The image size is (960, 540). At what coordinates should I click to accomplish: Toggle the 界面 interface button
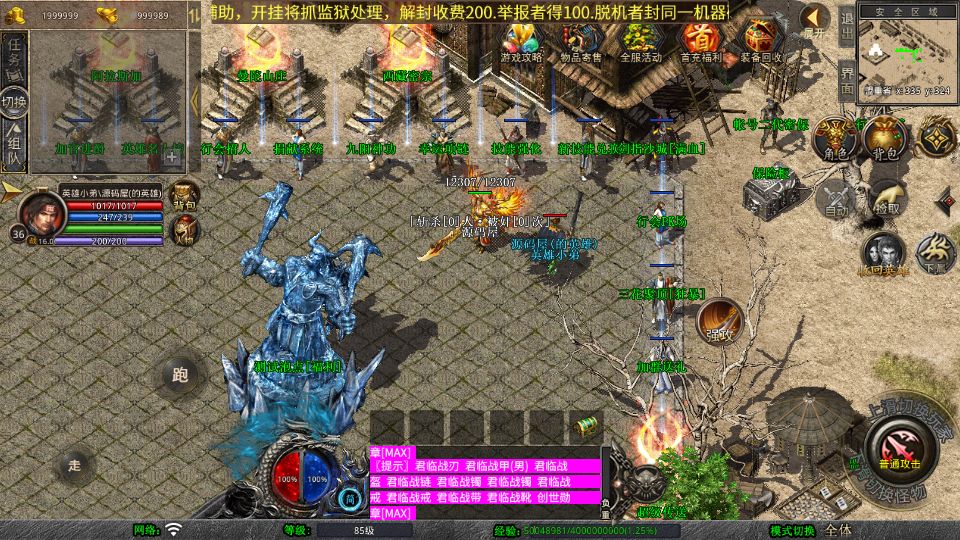[x=846, y=78]
